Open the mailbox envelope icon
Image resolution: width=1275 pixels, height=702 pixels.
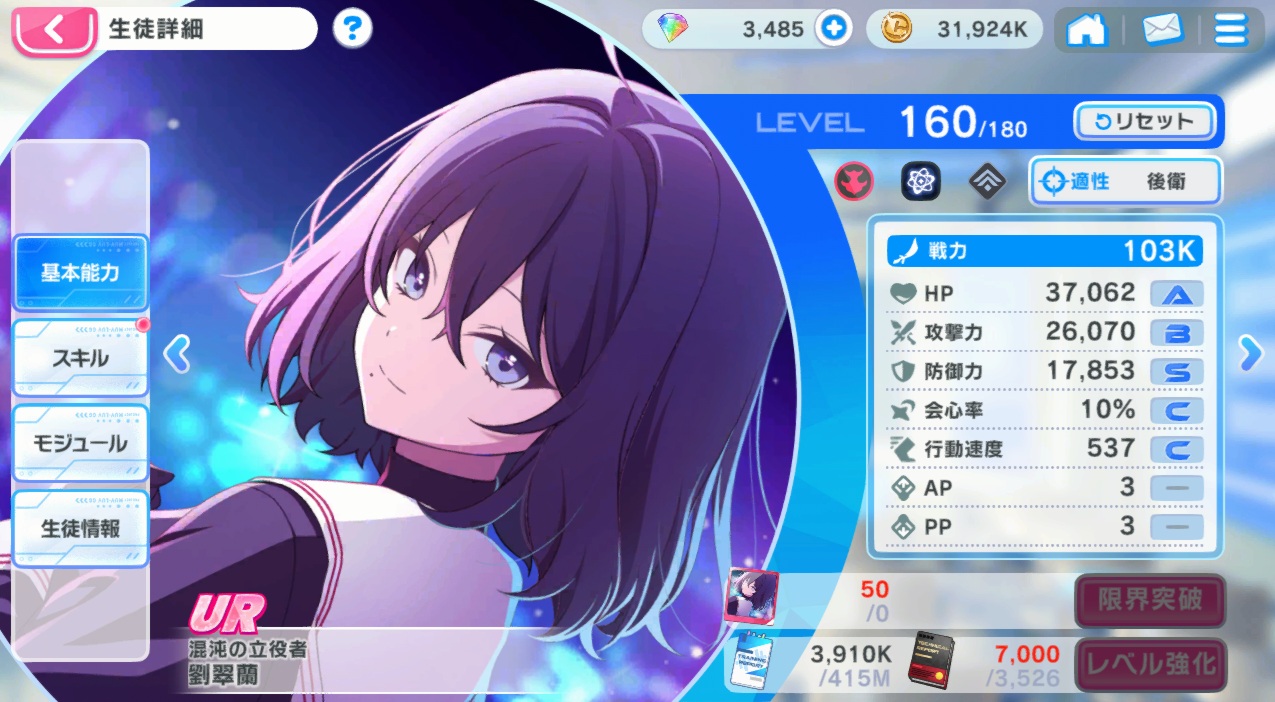tap(1162, 29)
